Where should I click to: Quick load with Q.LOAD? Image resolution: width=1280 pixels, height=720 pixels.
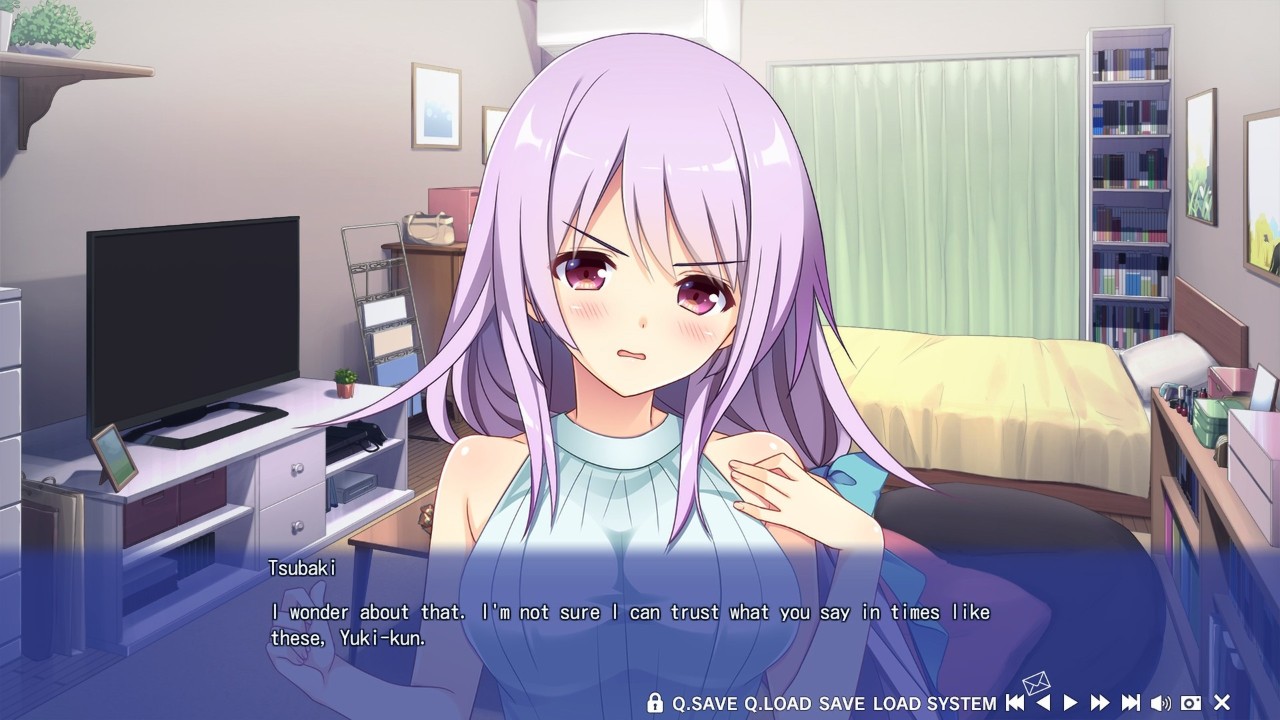[777, 703]
